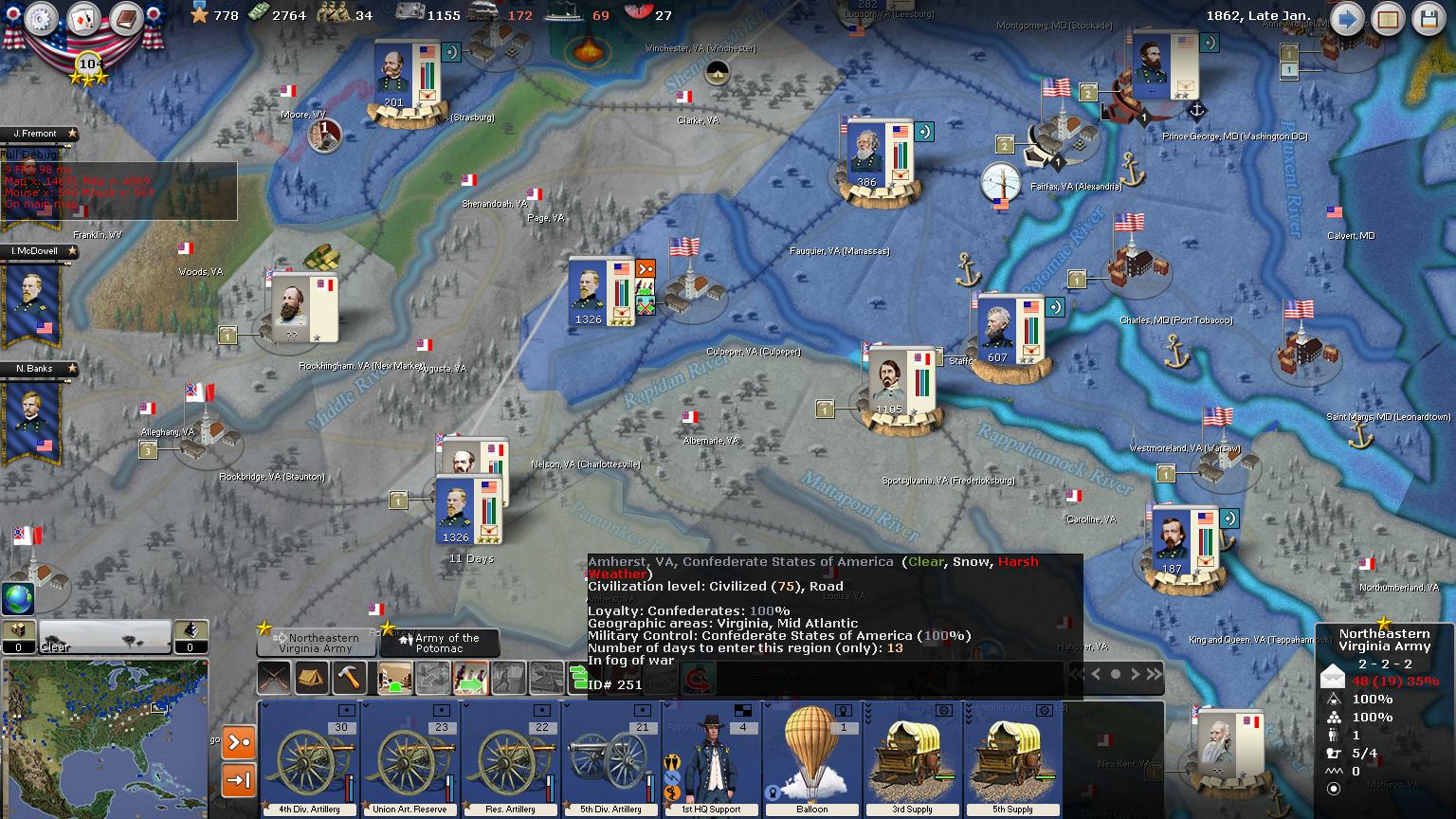Open the gear options menu
1456x819 pixels.
click(x=42, y=20)
